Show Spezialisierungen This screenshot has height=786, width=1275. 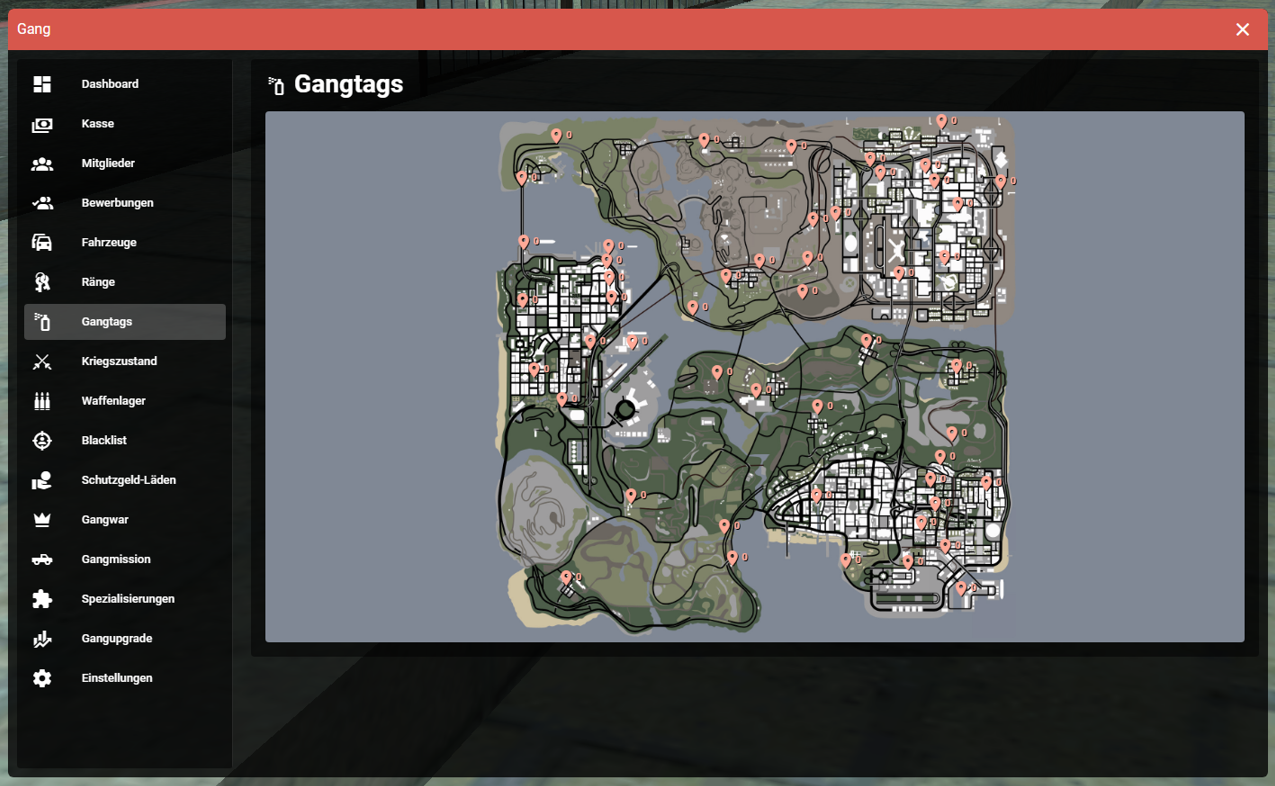128,599
